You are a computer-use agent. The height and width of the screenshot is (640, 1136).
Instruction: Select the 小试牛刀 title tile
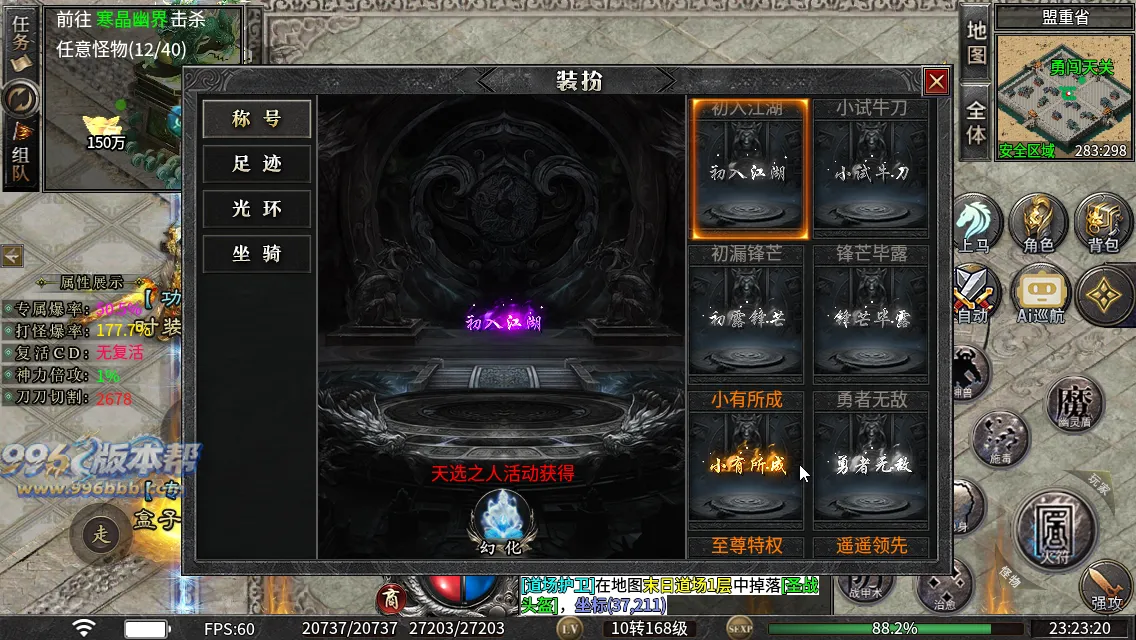pyautogui.click(x=872, y=170)
